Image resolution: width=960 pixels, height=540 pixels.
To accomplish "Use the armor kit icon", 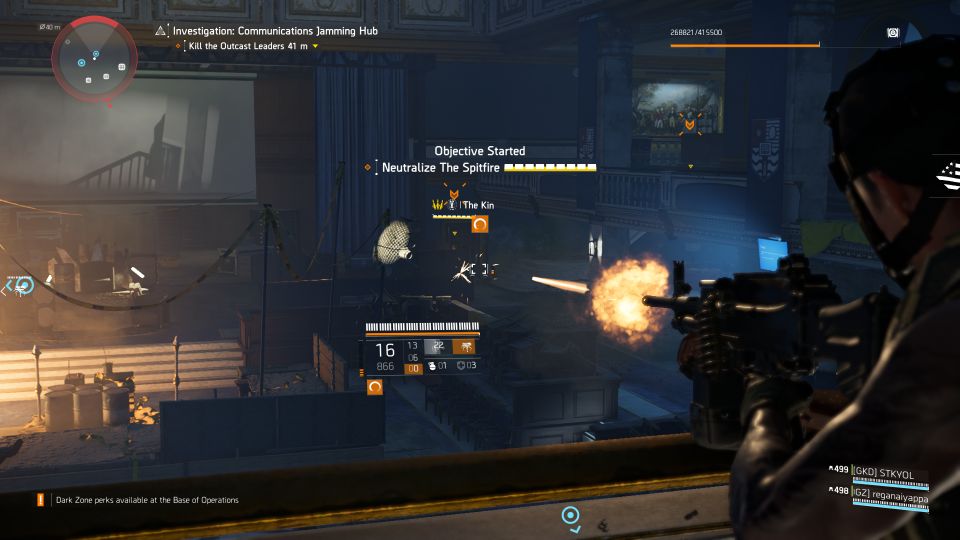I will point(459,365).
